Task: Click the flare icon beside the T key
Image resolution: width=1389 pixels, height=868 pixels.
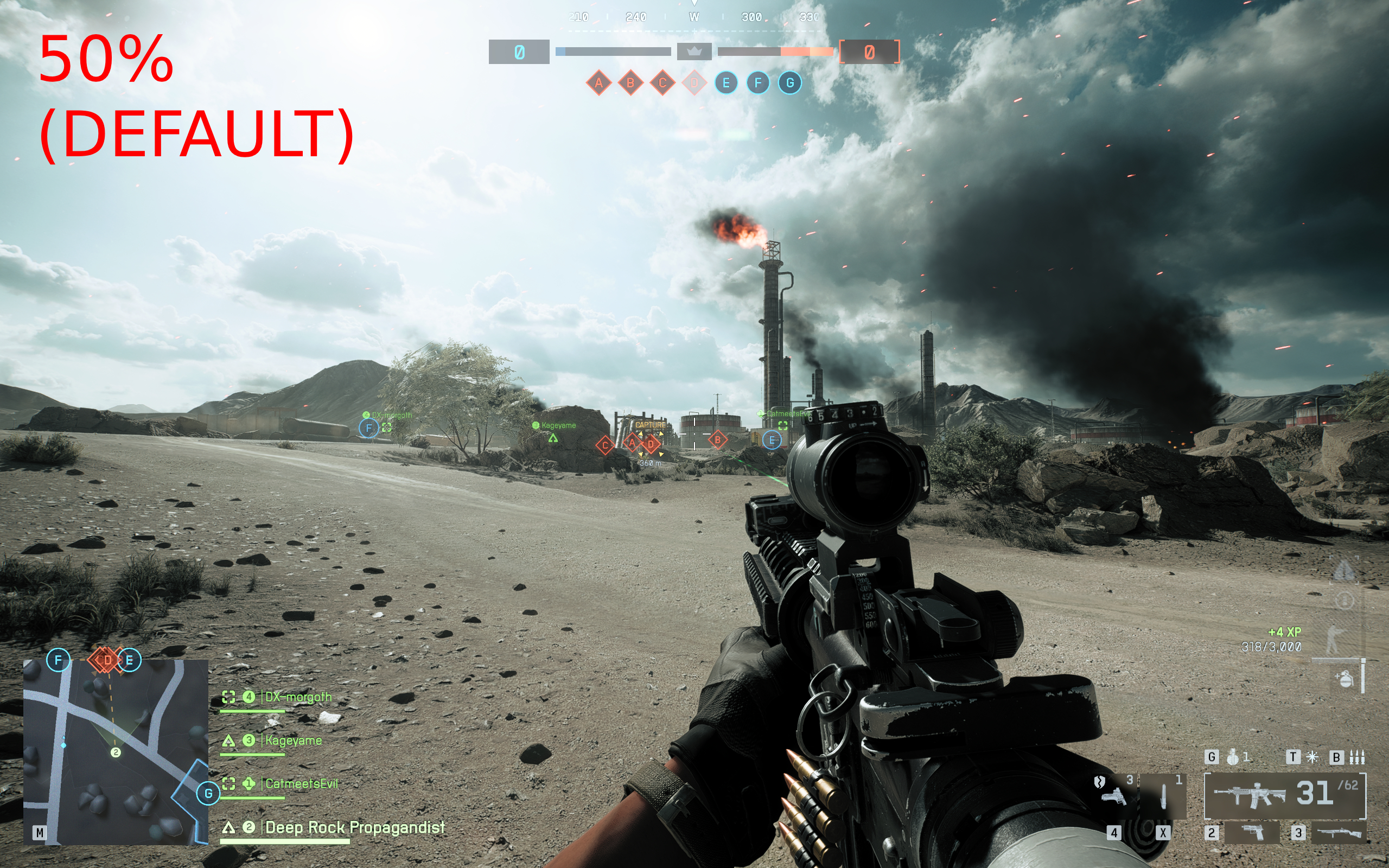Action: point(1311,758)
